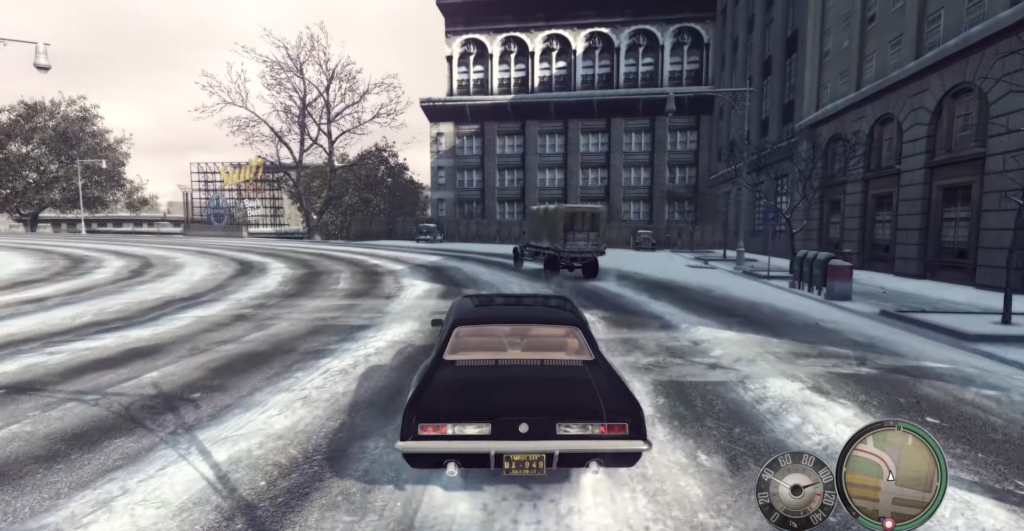Click the red objective marker on the minimap edge
Viewport: 1024px width, 531px height.
pos(887,523)
